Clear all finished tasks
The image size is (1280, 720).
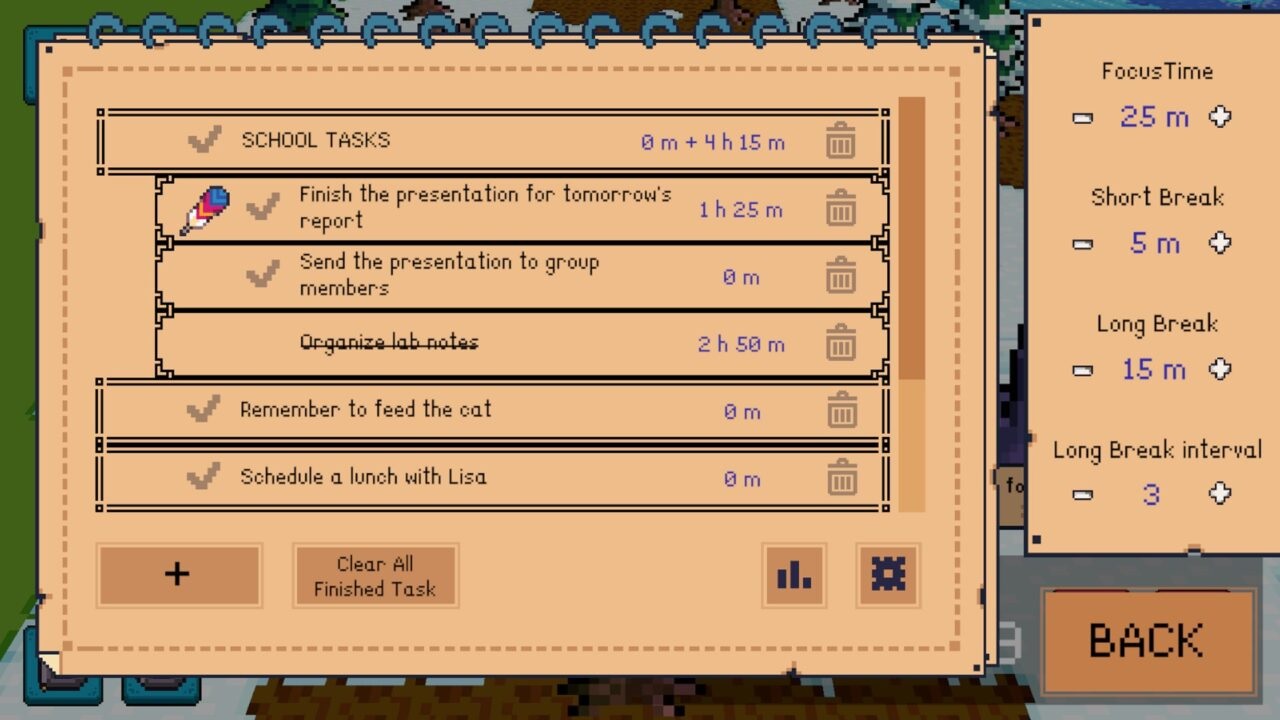[375, 576]
